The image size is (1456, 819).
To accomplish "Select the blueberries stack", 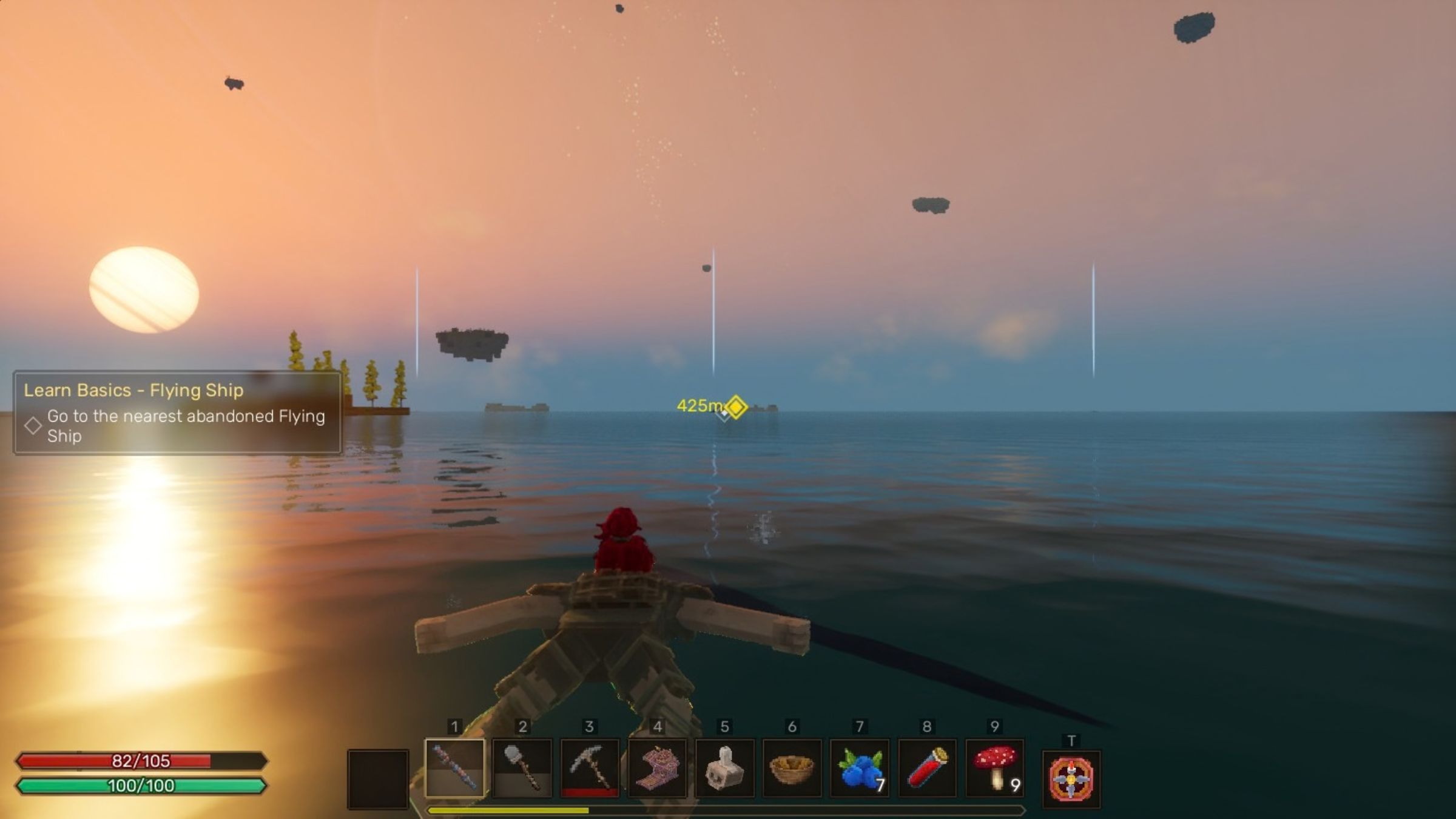I will [x=859, y=768].
